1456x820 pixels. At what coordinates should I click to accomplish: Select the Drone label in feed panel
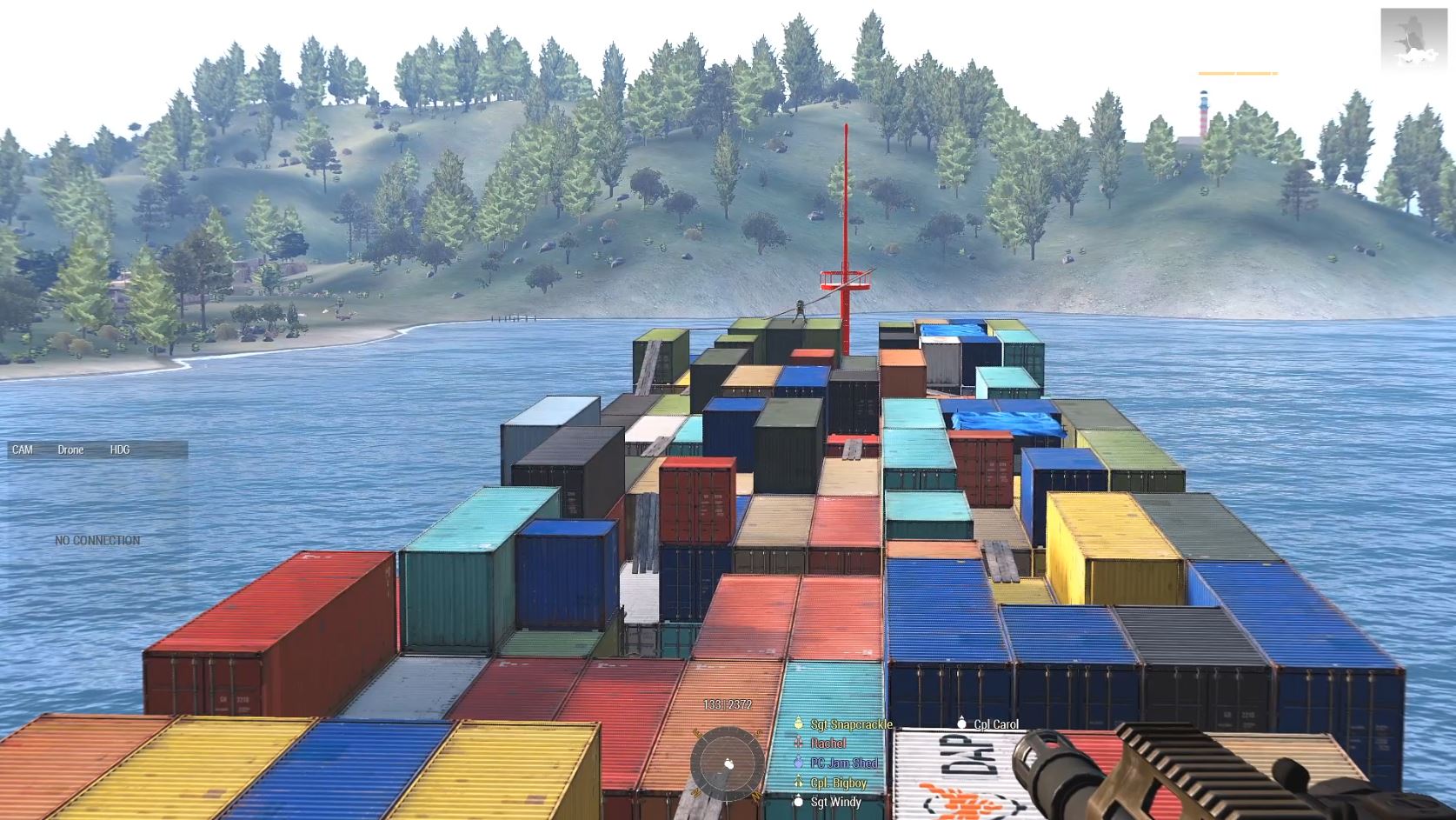pyautogui.click(x=70, y=450)
